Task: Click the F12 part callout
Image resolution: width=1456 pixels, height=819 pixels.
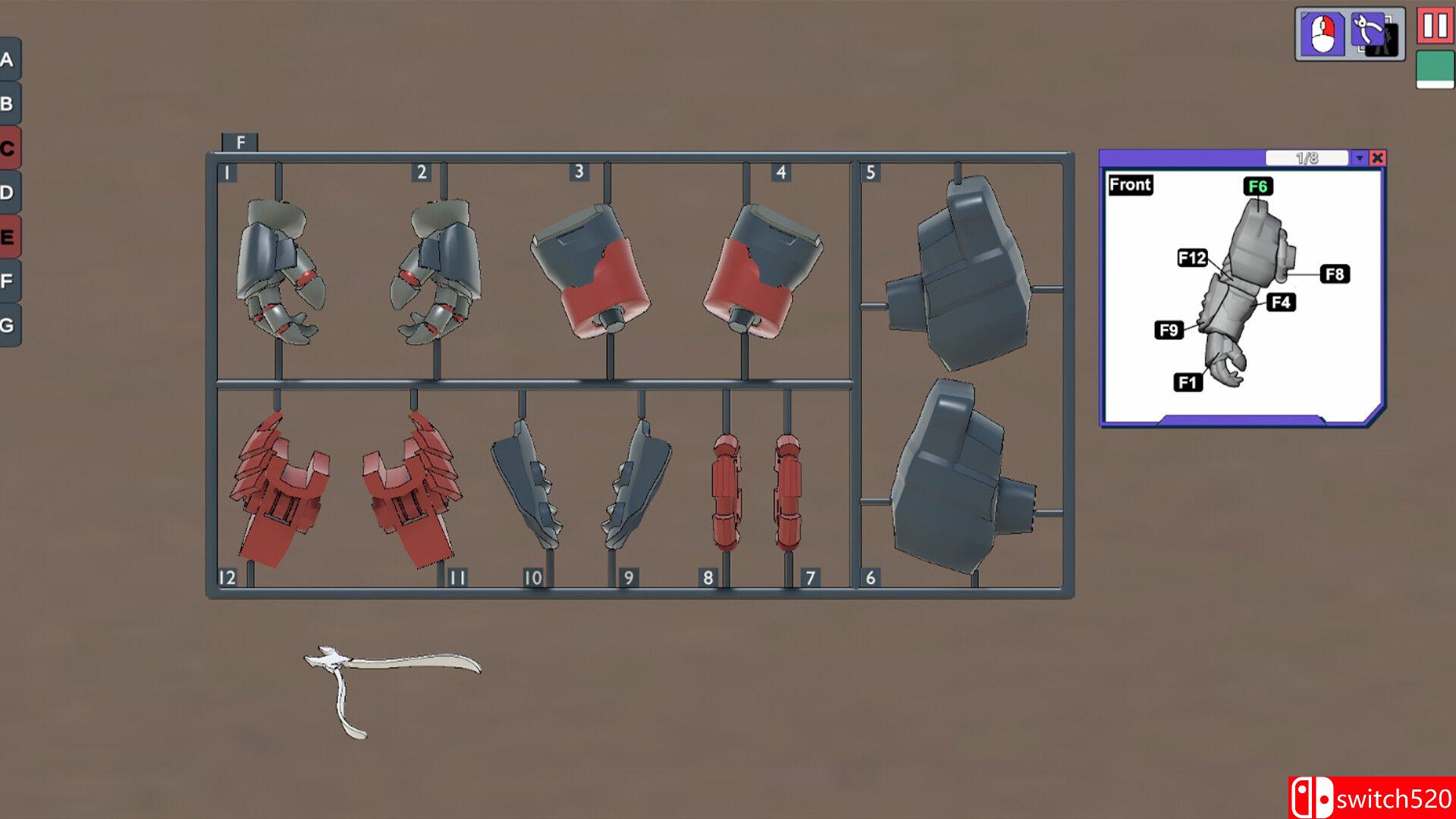Action: coord(1193,259)
